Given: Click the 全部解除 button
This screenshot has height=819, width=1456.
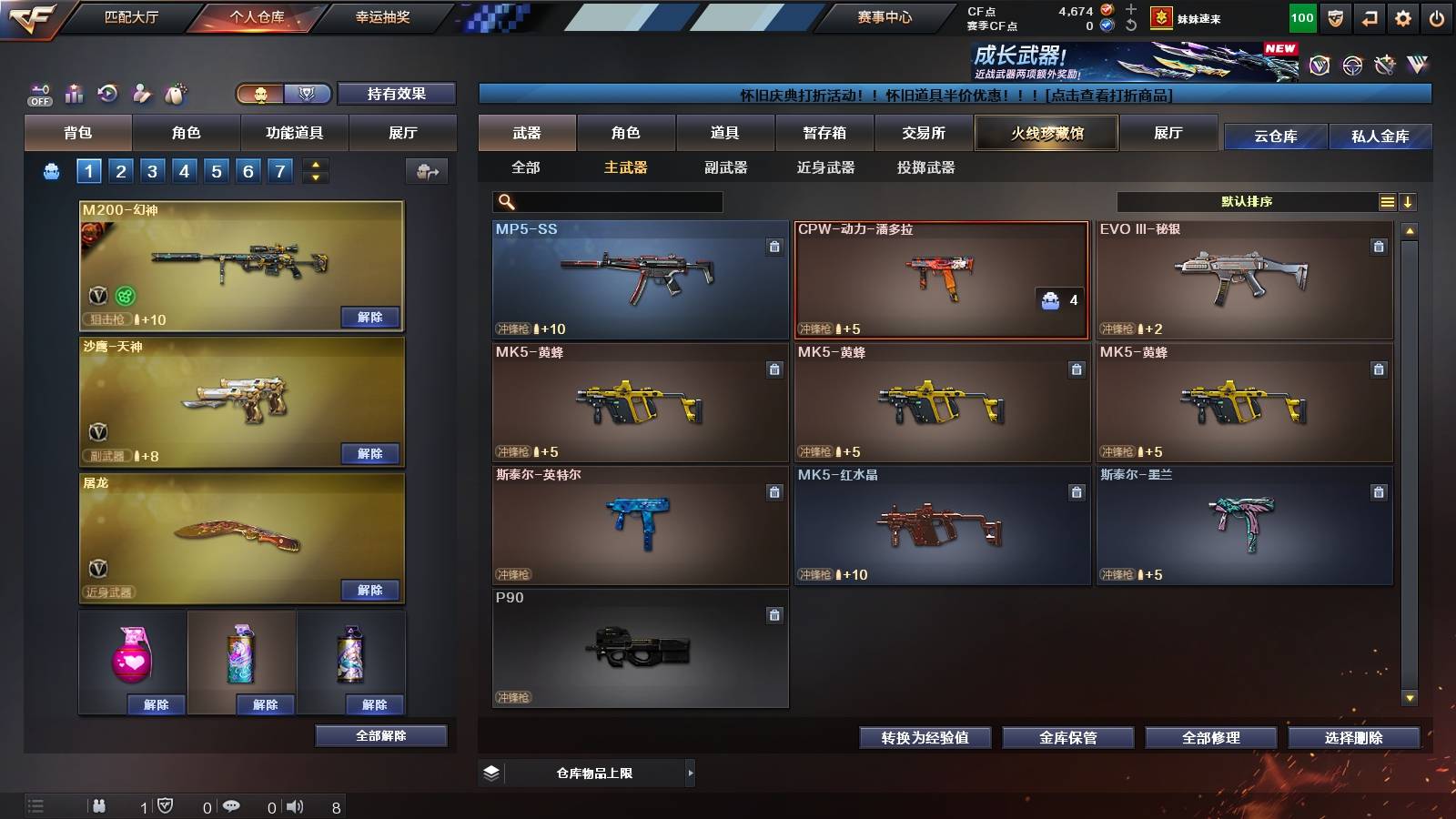Looking at the screenshot, I should pyautogui.click(x=382, y=735).
